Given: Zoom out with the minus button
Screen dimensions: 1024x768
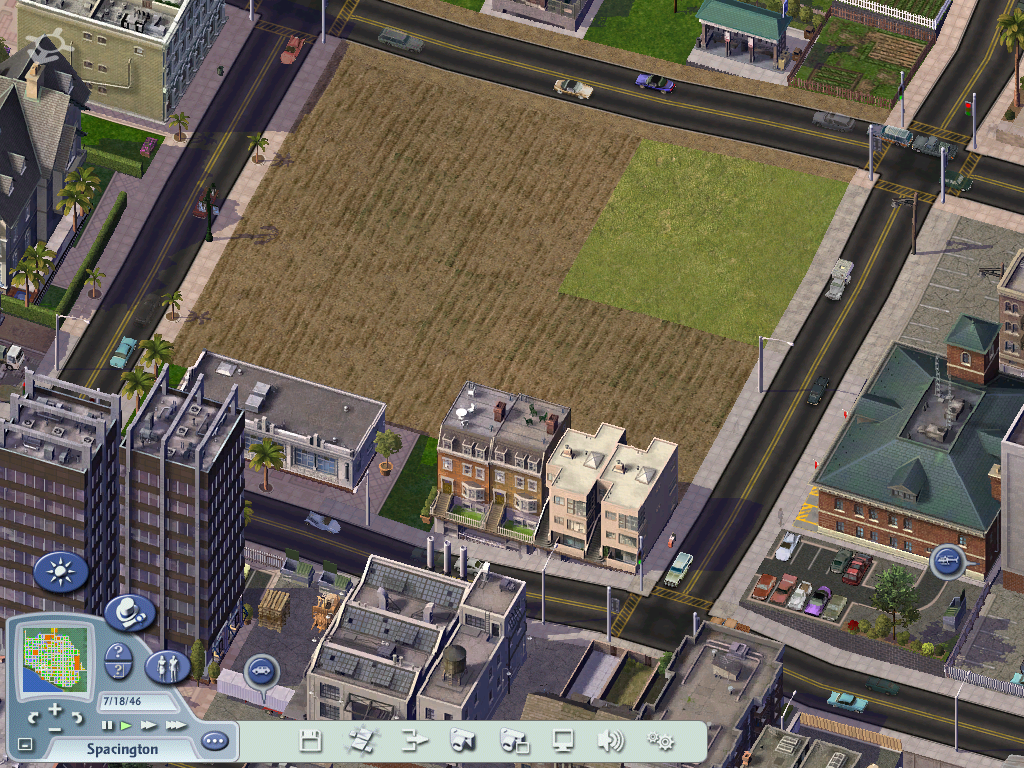Looking at the screenshot, I should (x=55, y=727).
